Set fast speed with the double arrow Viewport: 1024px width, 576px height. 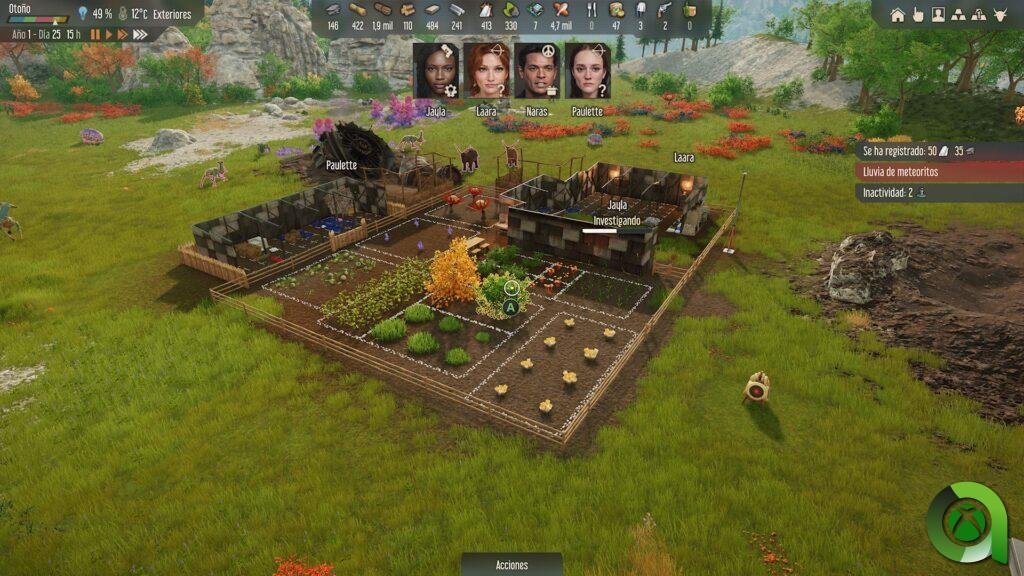tap(122, 34)
